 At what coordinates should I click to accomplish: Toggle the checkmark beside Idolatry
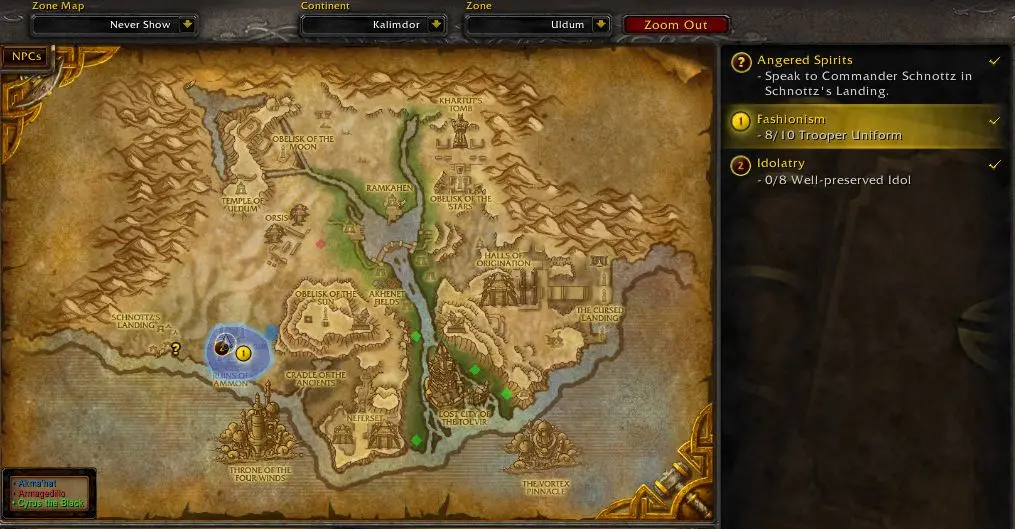(x=994, y=164)
